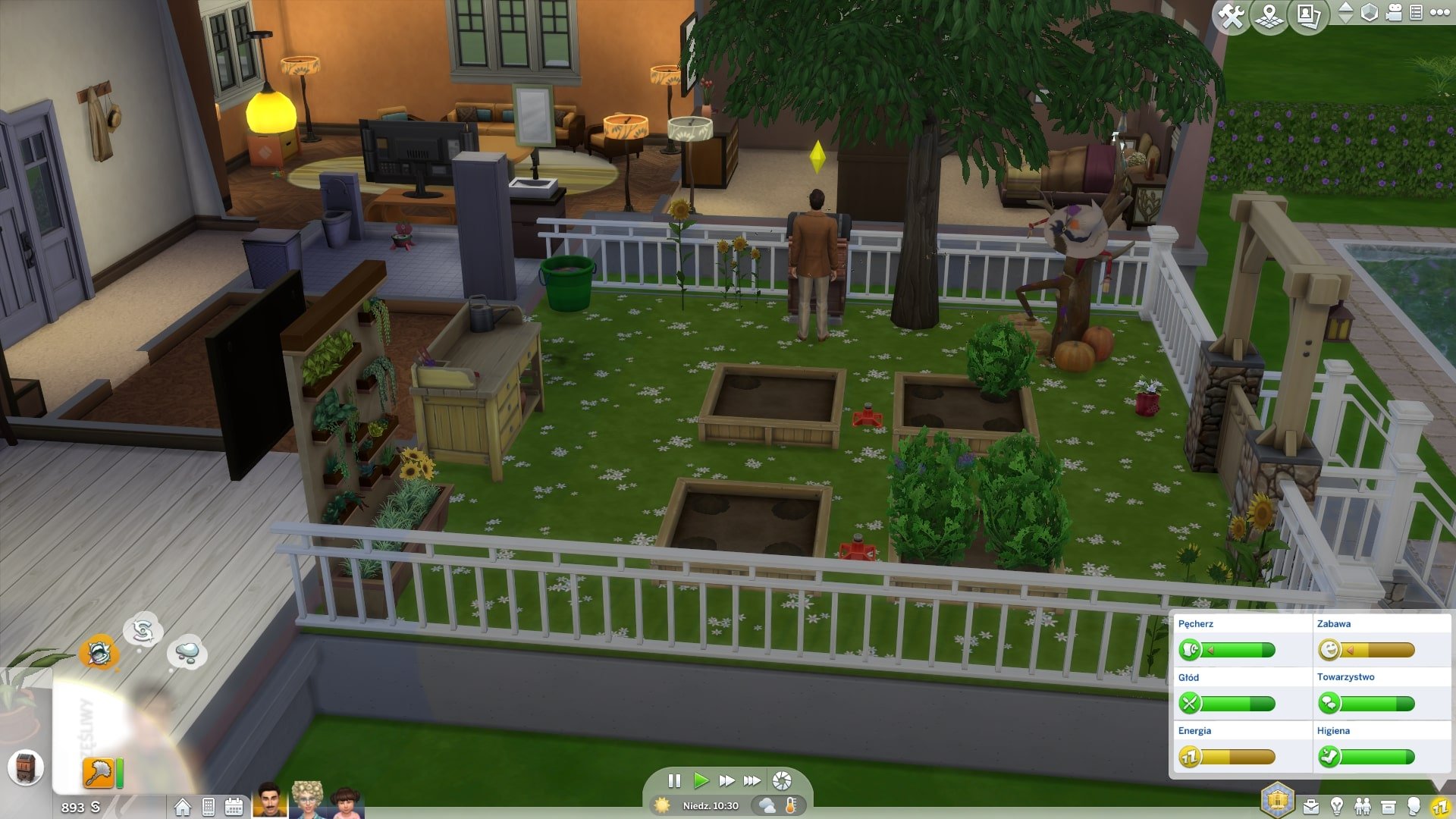
Task: Toggle the wall view cube icon
Action: tap(1370, 13)
